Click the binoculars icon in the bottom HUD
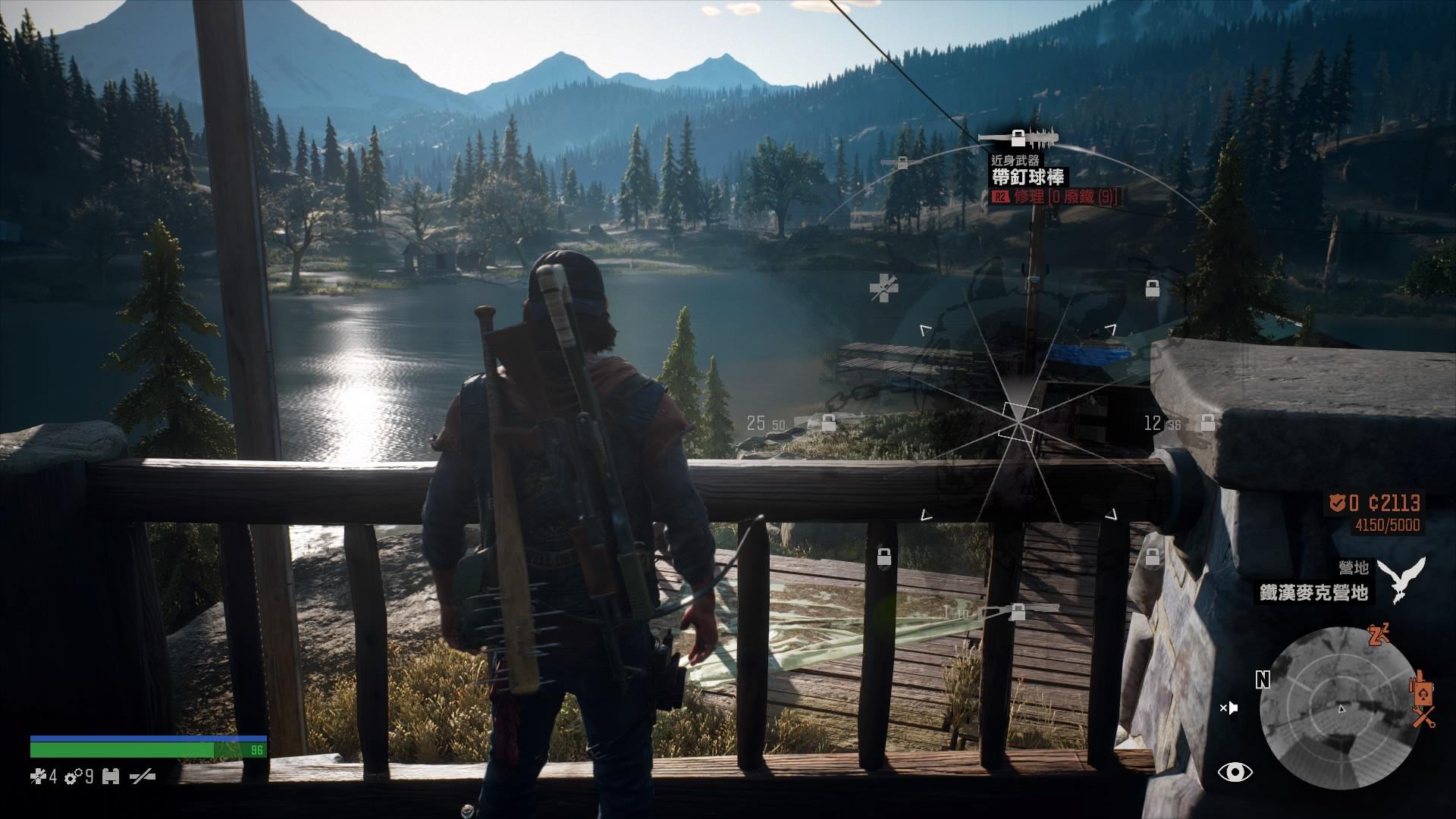The image size is (1456, 819). [x=111, y=777]
